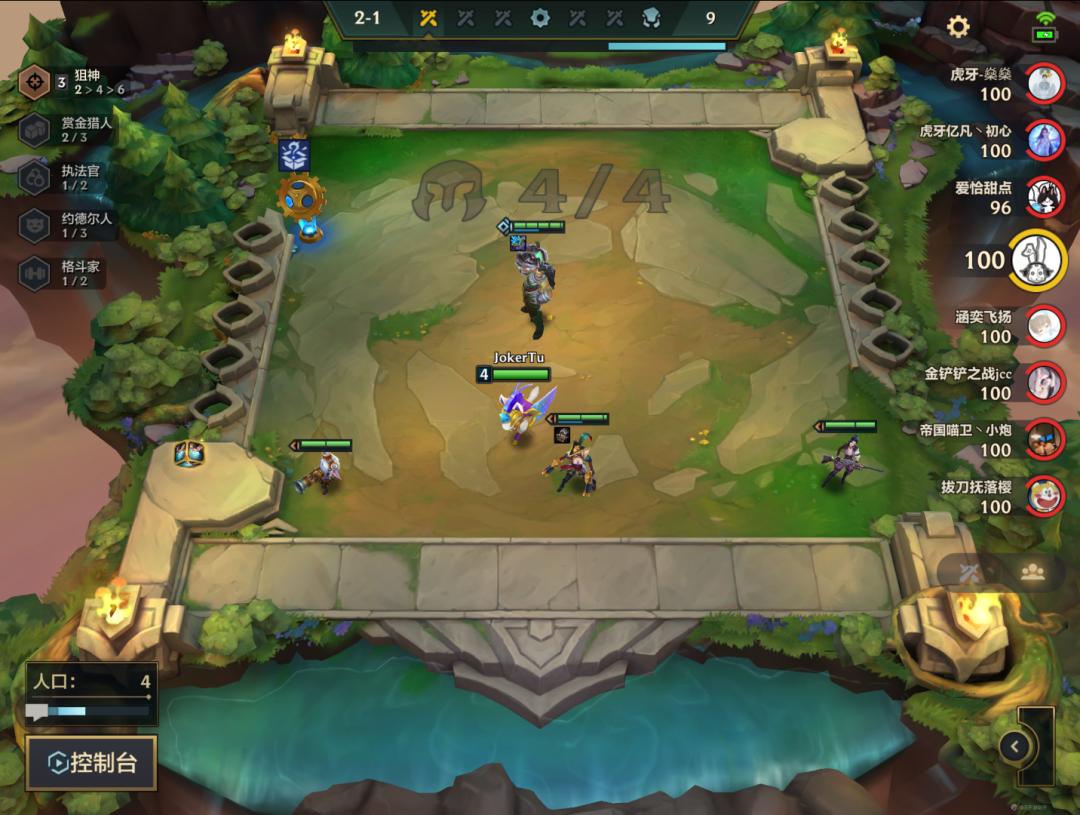Visit player 涵奕飞扬's board
This screenshot has height=815, width=1080.
point(1045,326)
